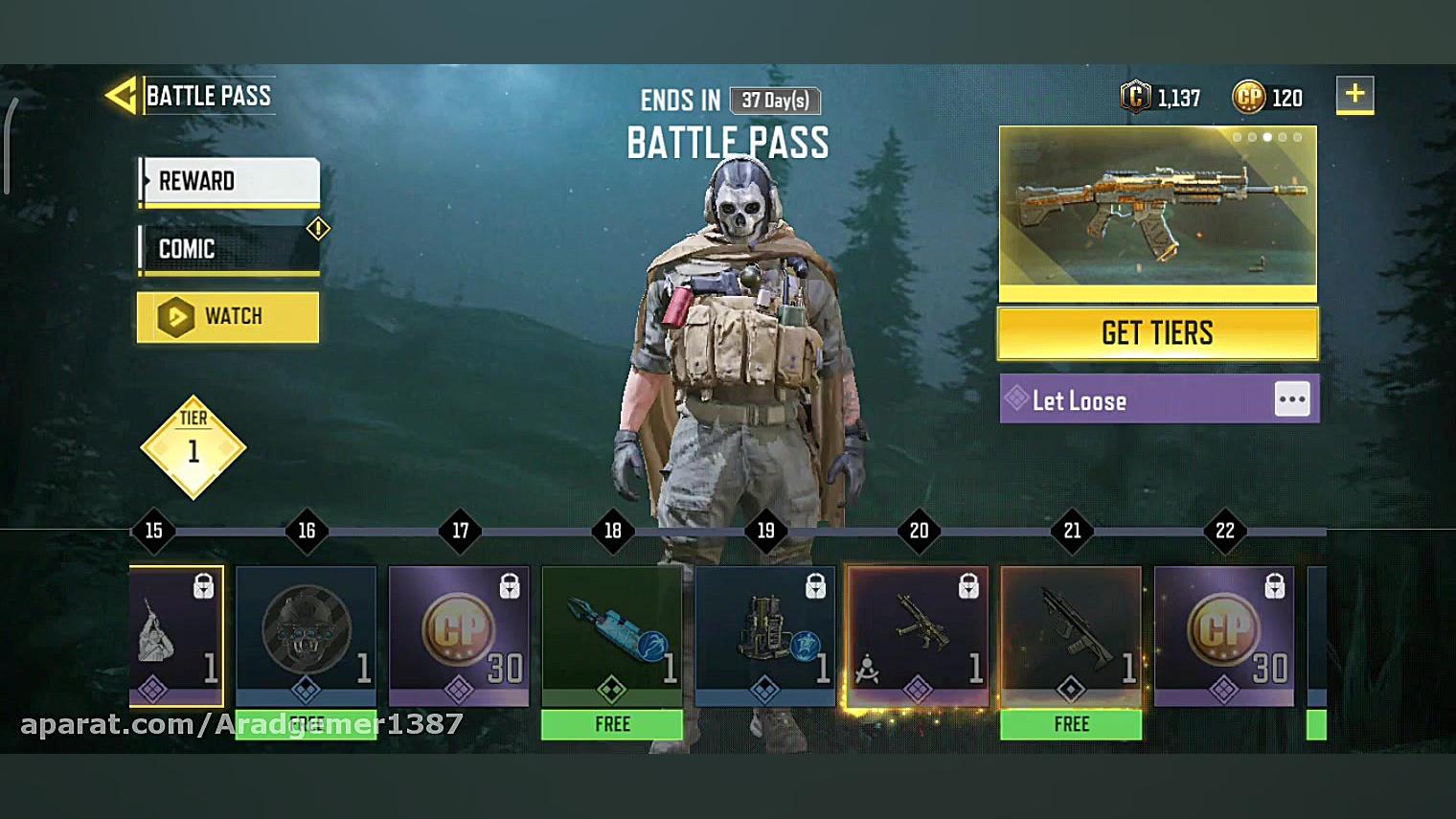This screenshot has height=819, width=1456.
Task: Open the Let Loose options menu
Action: coord(1291,399)
